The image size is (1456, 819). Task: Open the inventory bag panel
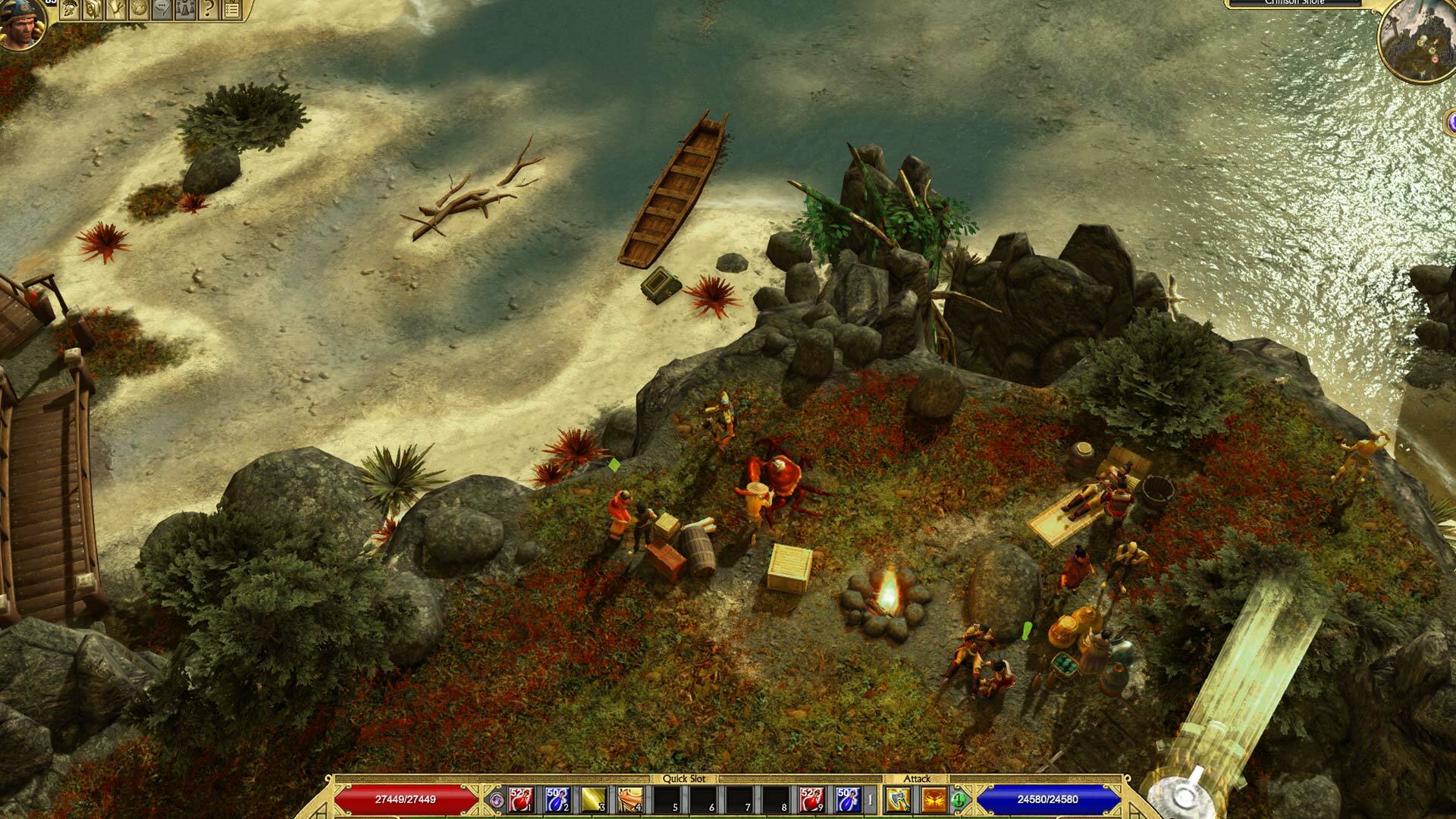point(93,11)
